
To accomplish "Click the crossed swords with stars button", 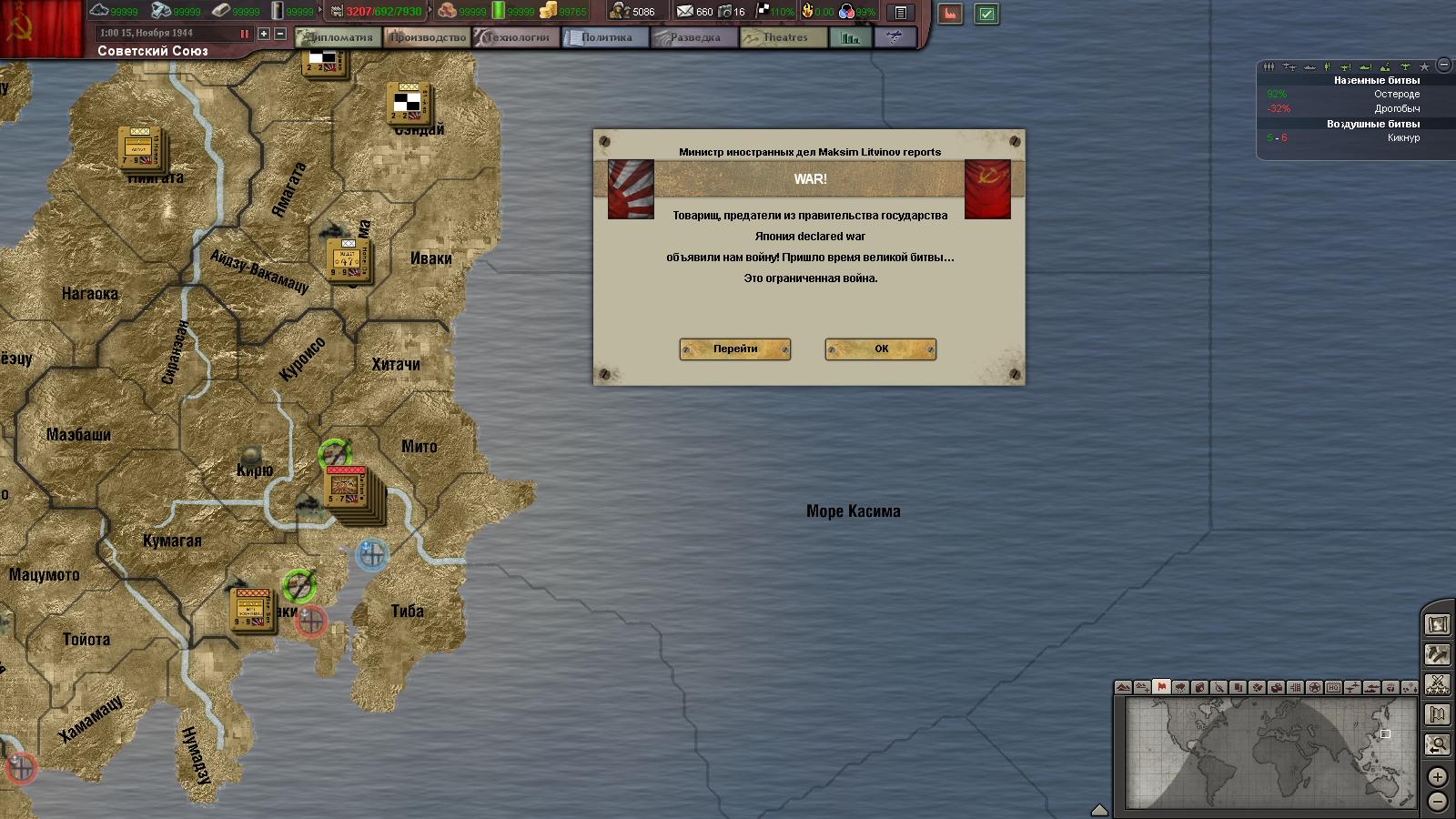I will click(x=1437, y=684).
